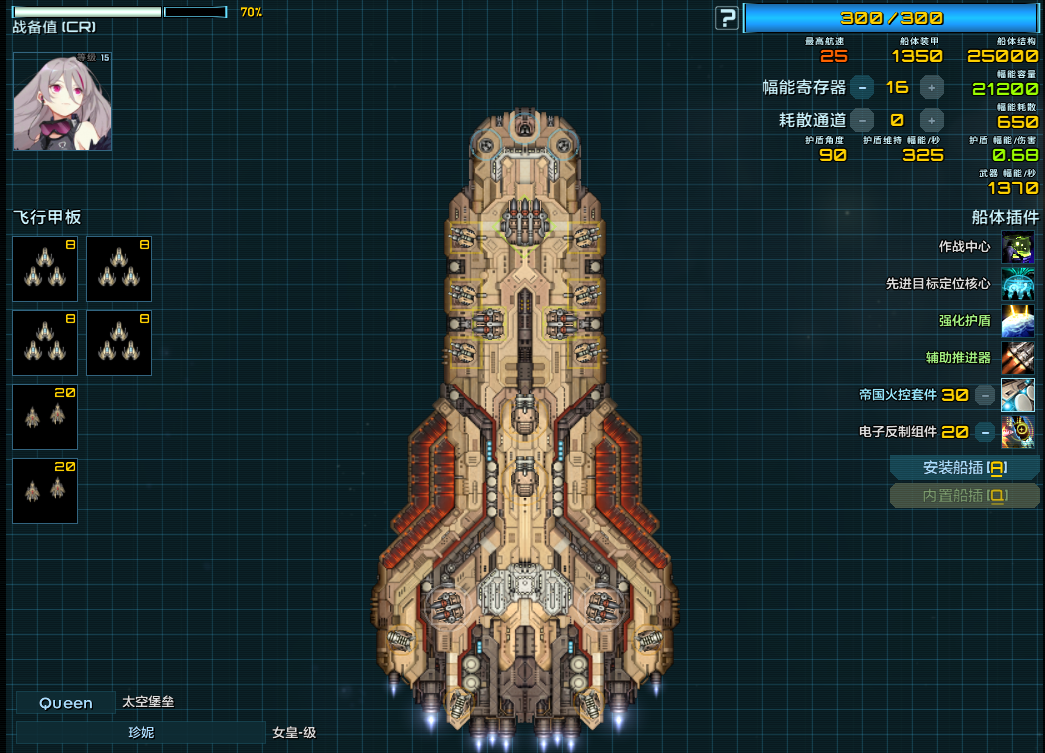
Task: Open the 内置船插 built-in hullmods button
Action: coord(964,496)
